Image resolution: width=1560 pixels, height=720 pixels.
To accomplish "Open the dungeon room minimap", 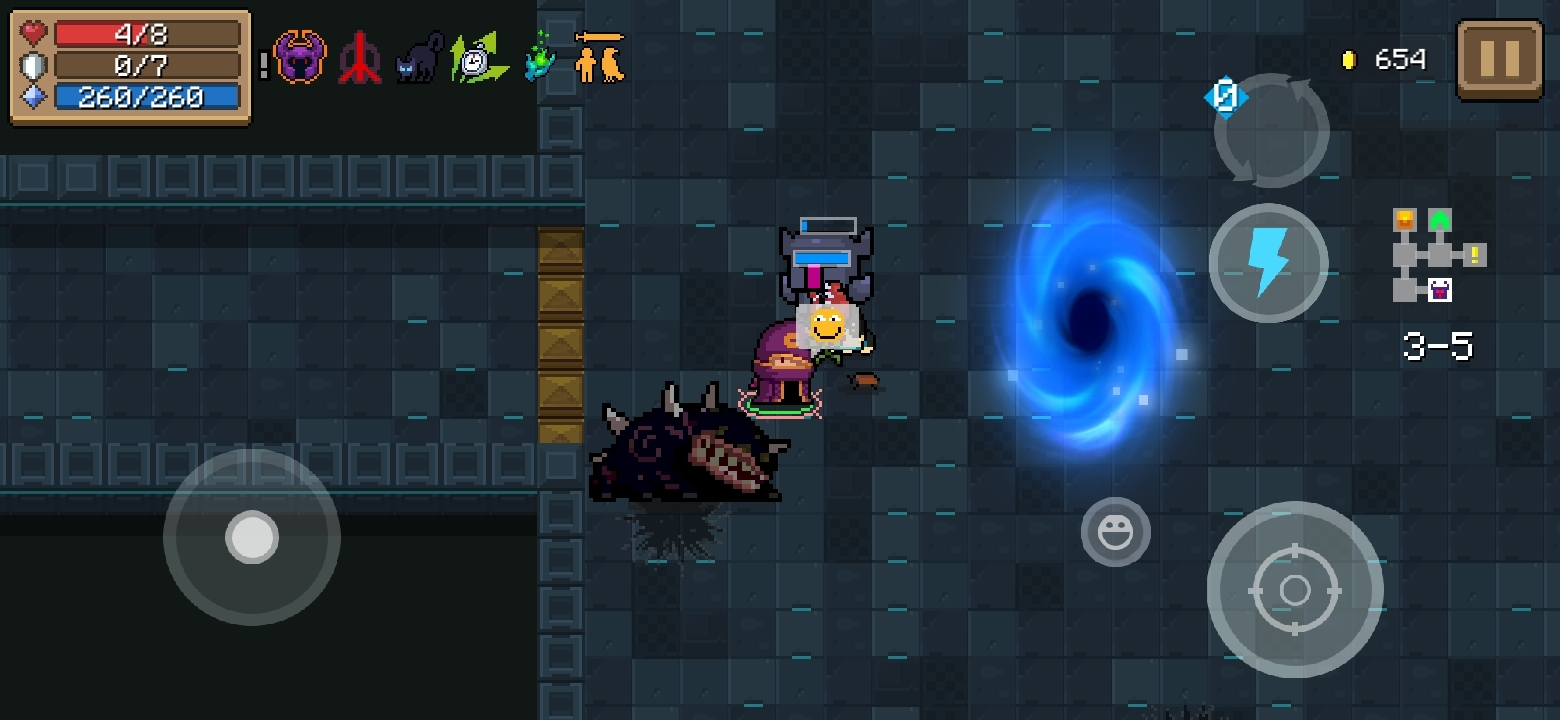I will click(1436, 255).
